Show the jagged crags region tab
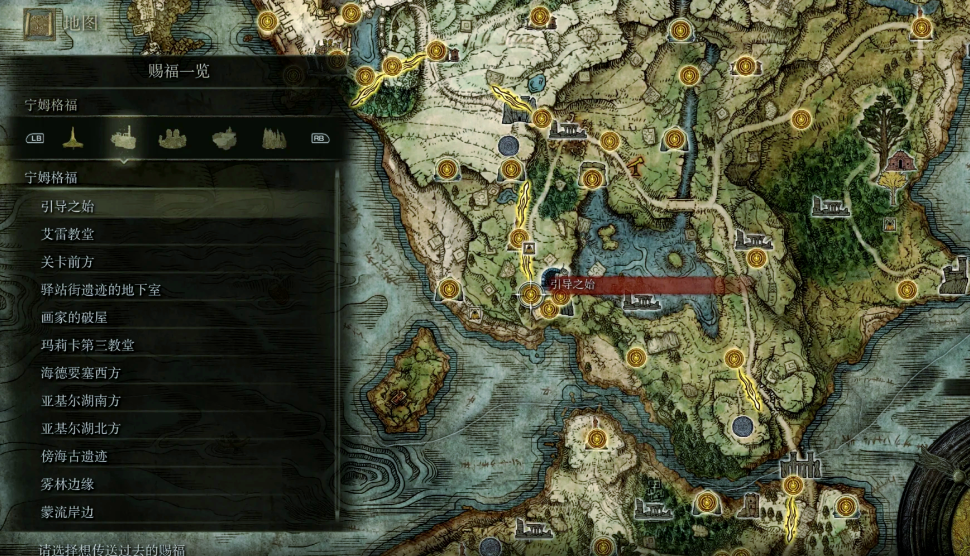This screenshot has height=556, width=970. (x=275, y=138)
